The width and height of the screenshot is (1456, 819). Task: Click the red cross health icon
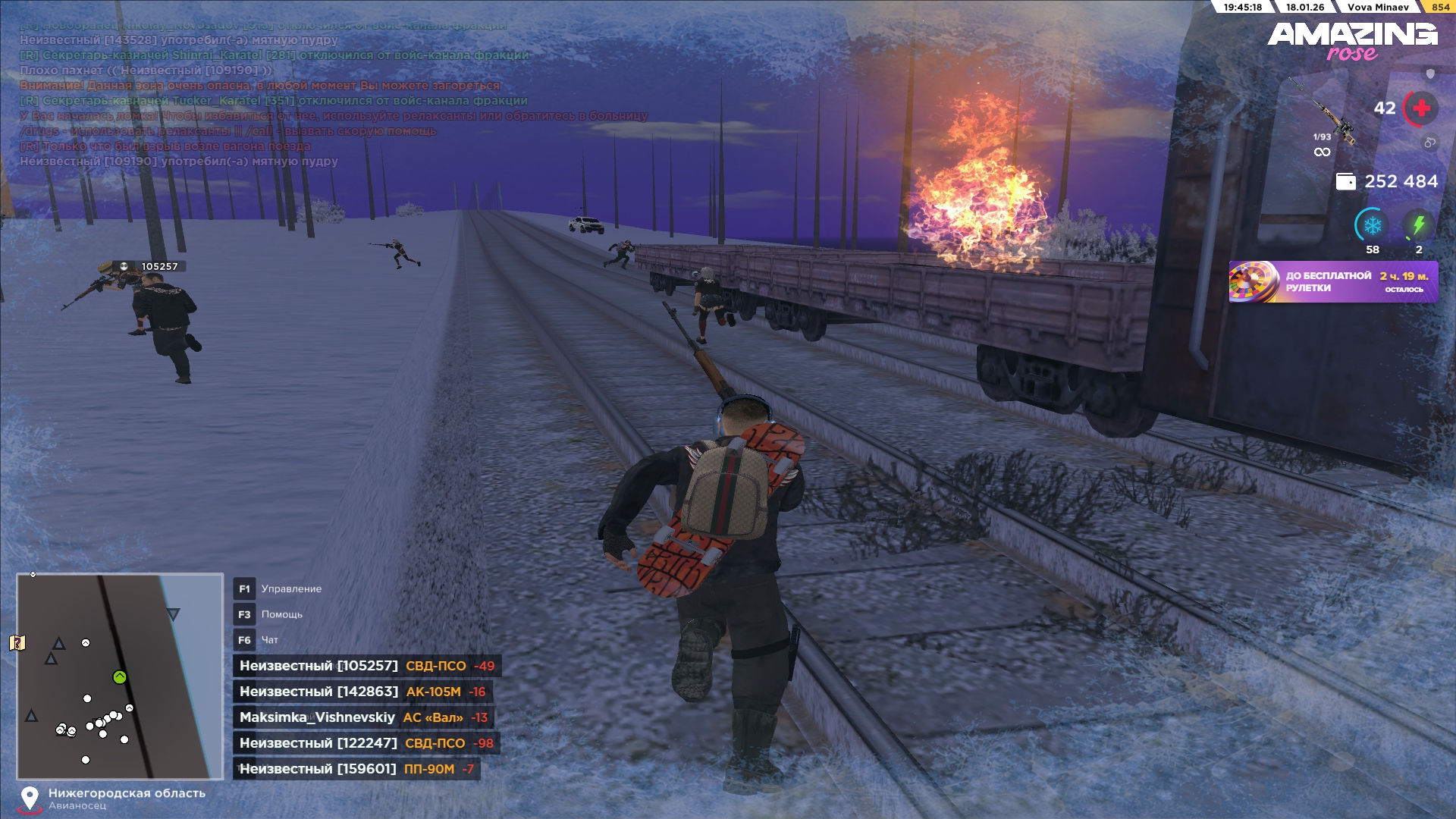pos(1421,108)
